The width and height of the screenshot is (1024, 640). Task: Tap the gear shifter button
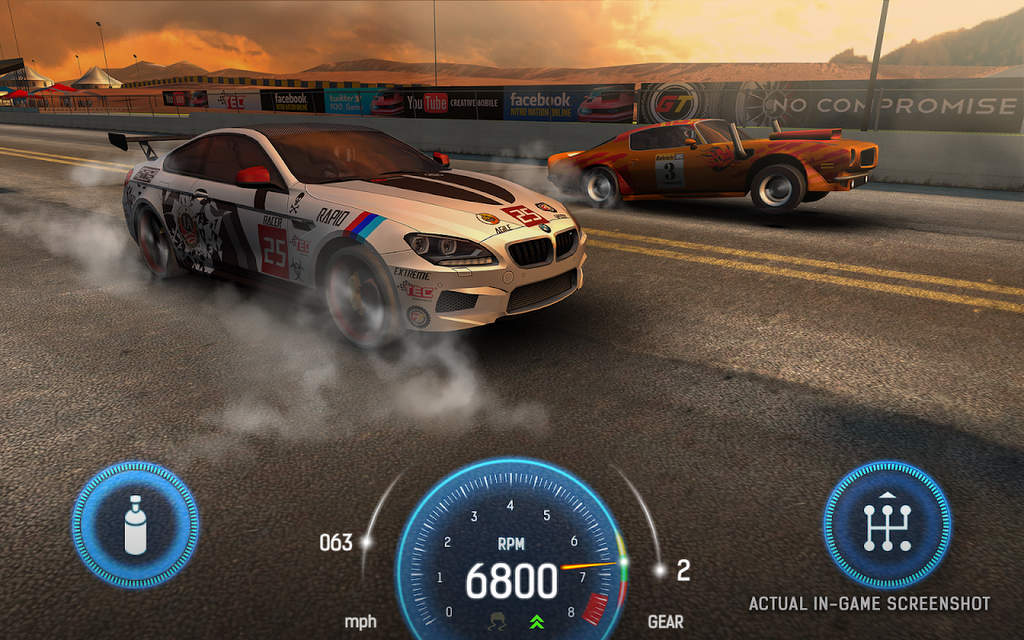886,524
